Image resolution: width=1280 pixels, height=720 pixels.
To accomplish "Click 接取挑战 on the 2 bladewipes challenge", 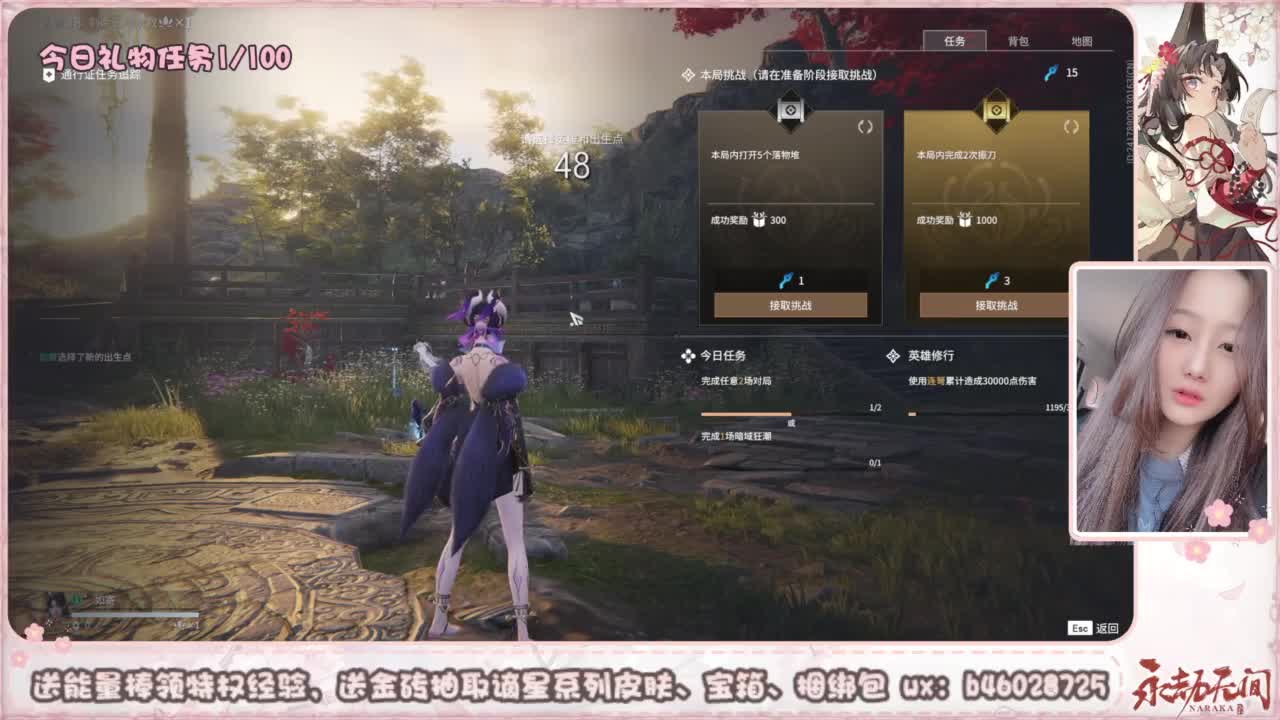I will coord(995,306).
